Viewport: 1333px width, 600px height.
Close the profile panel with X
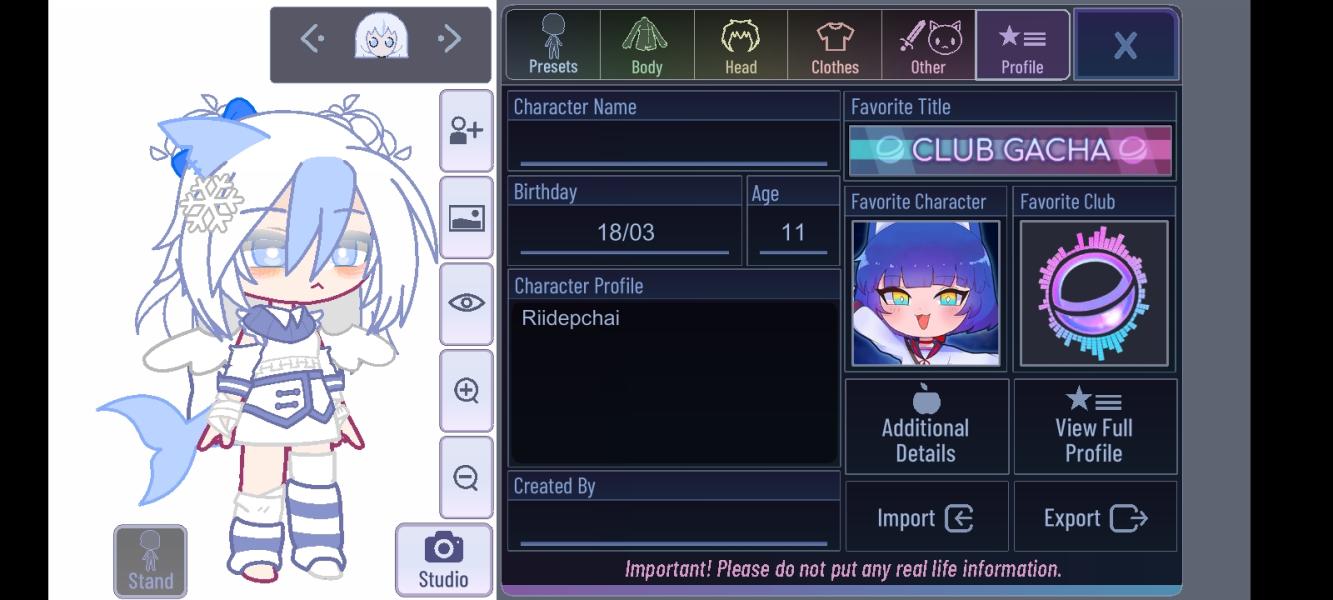[x=1125, y=45]
